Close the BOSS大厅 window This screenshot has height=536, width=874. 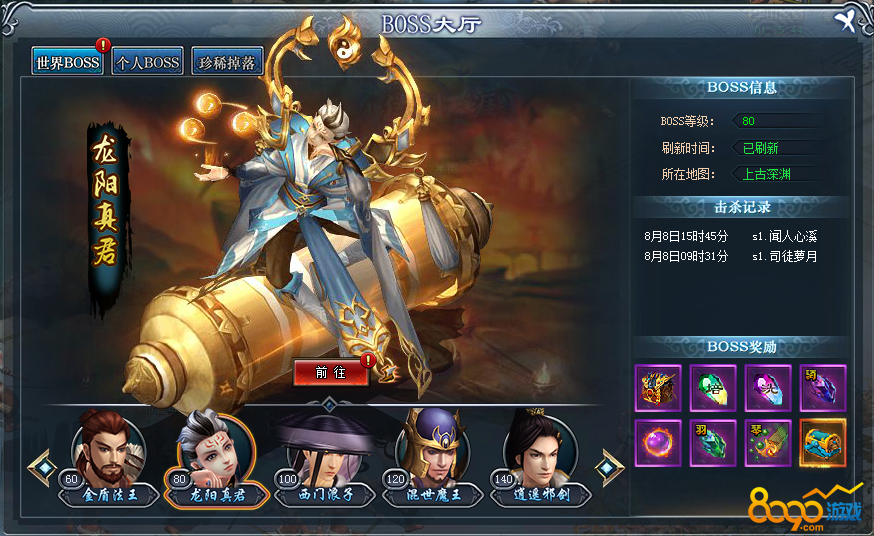coord(848,22)
